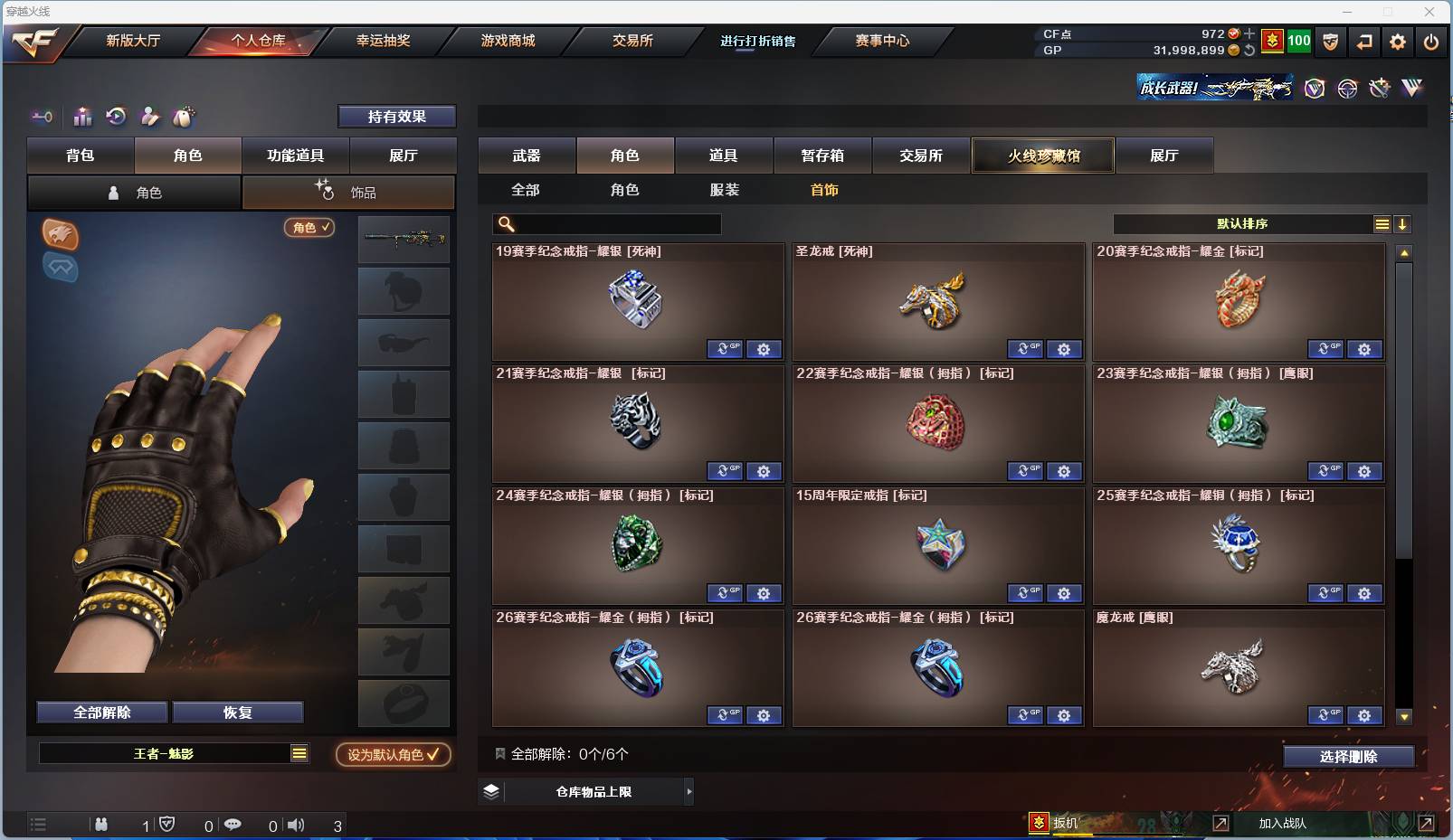1453x840 pixels.
Task: Toggle the 角色 filter badge above the glove
Action: tap(309, 228)
